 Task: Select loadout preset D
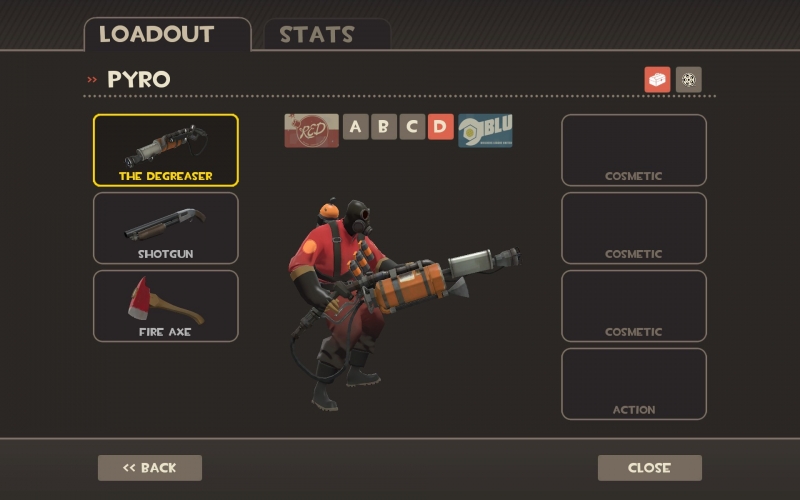pos(440,127)
